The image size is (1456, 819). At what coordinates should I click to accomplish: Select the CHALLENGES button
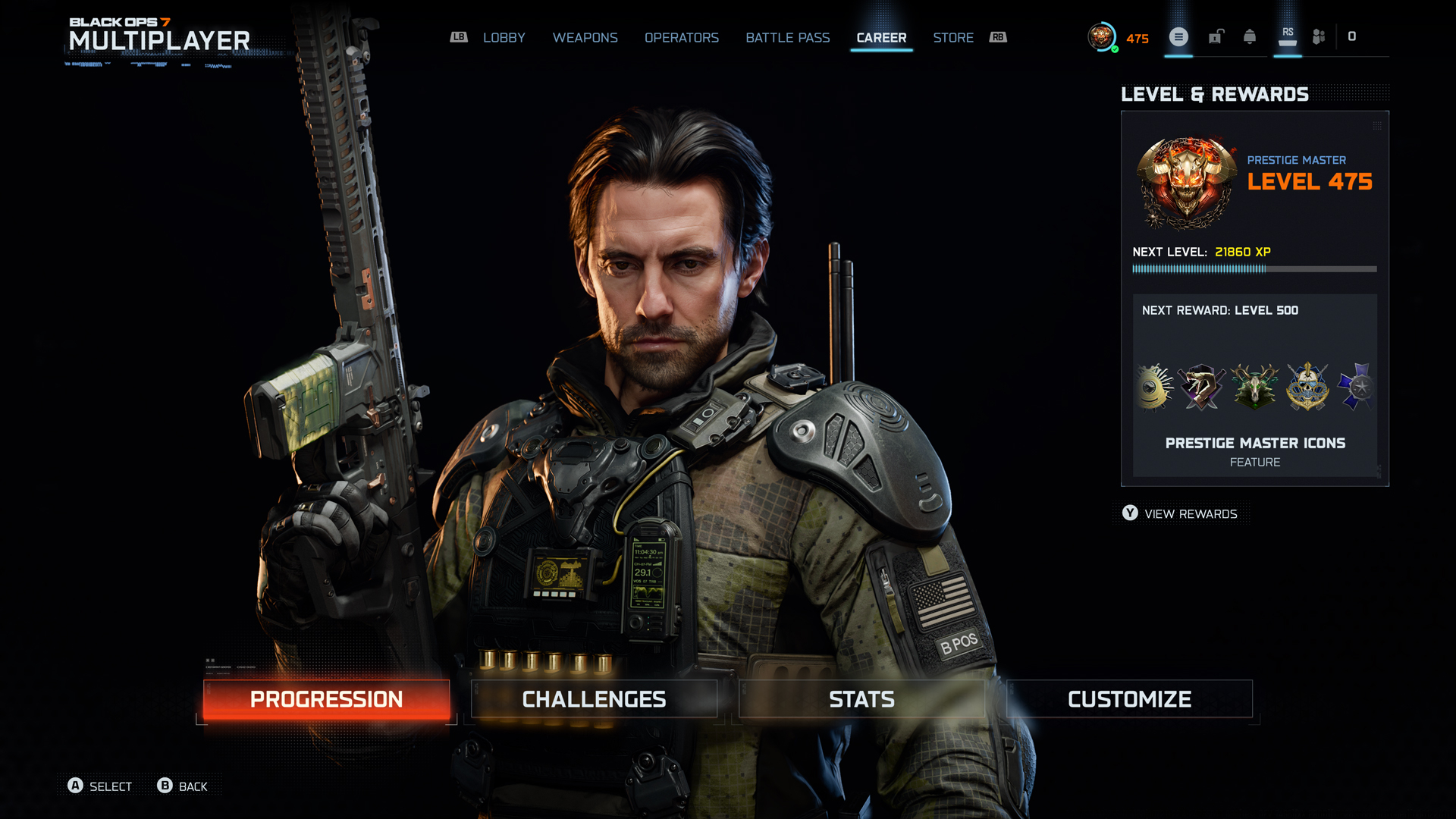pyautogui.click(x=594, y=698)
